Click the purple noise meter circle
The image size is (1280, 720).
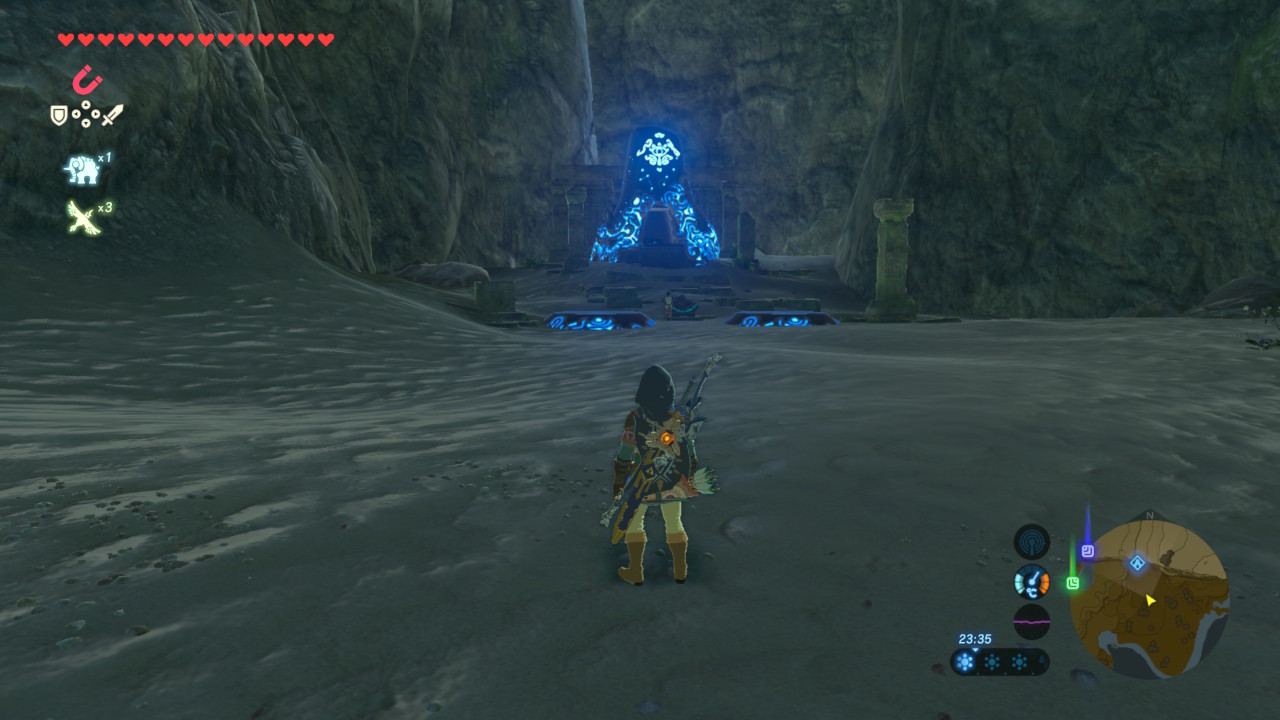click(1032, 621)
